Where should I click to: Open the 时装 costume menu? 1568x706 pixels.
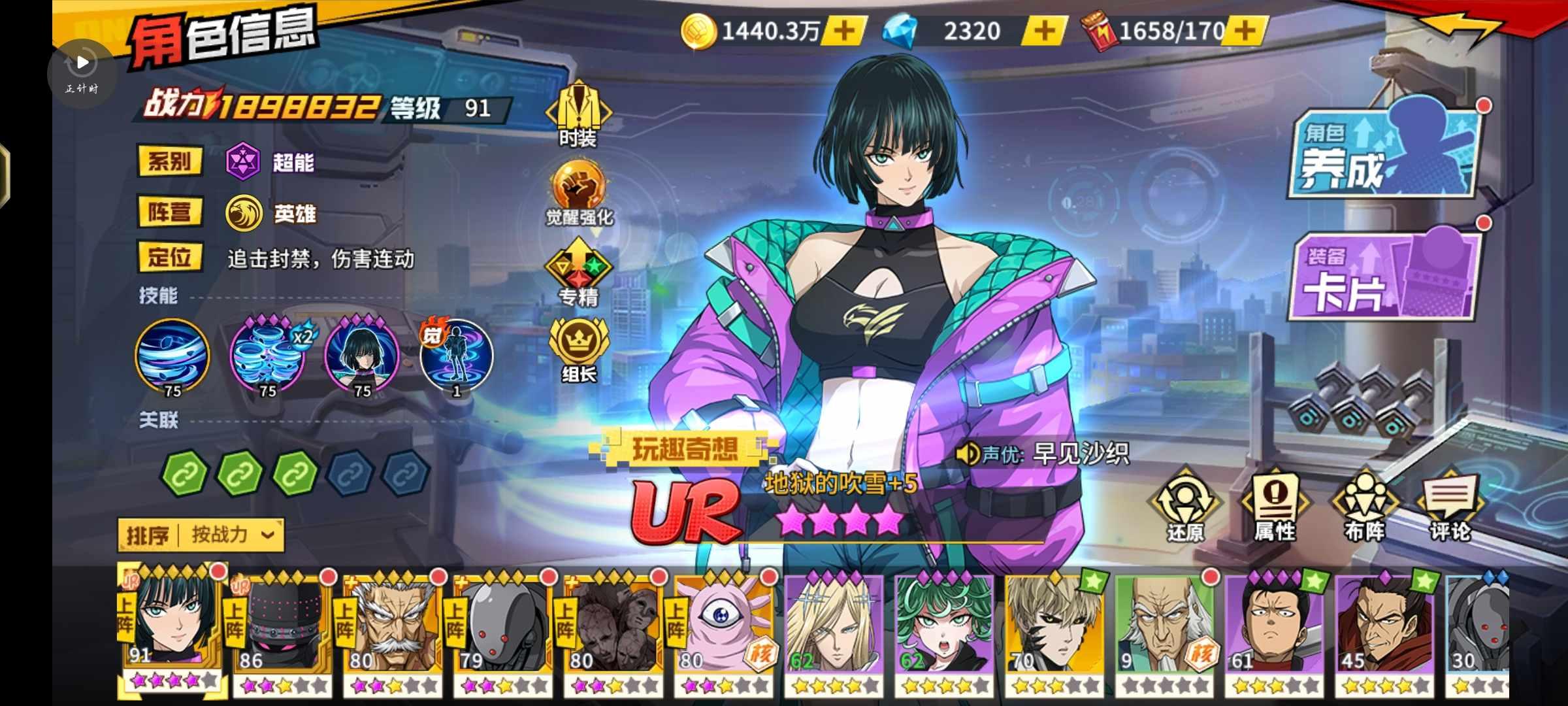tap(578, 113)
